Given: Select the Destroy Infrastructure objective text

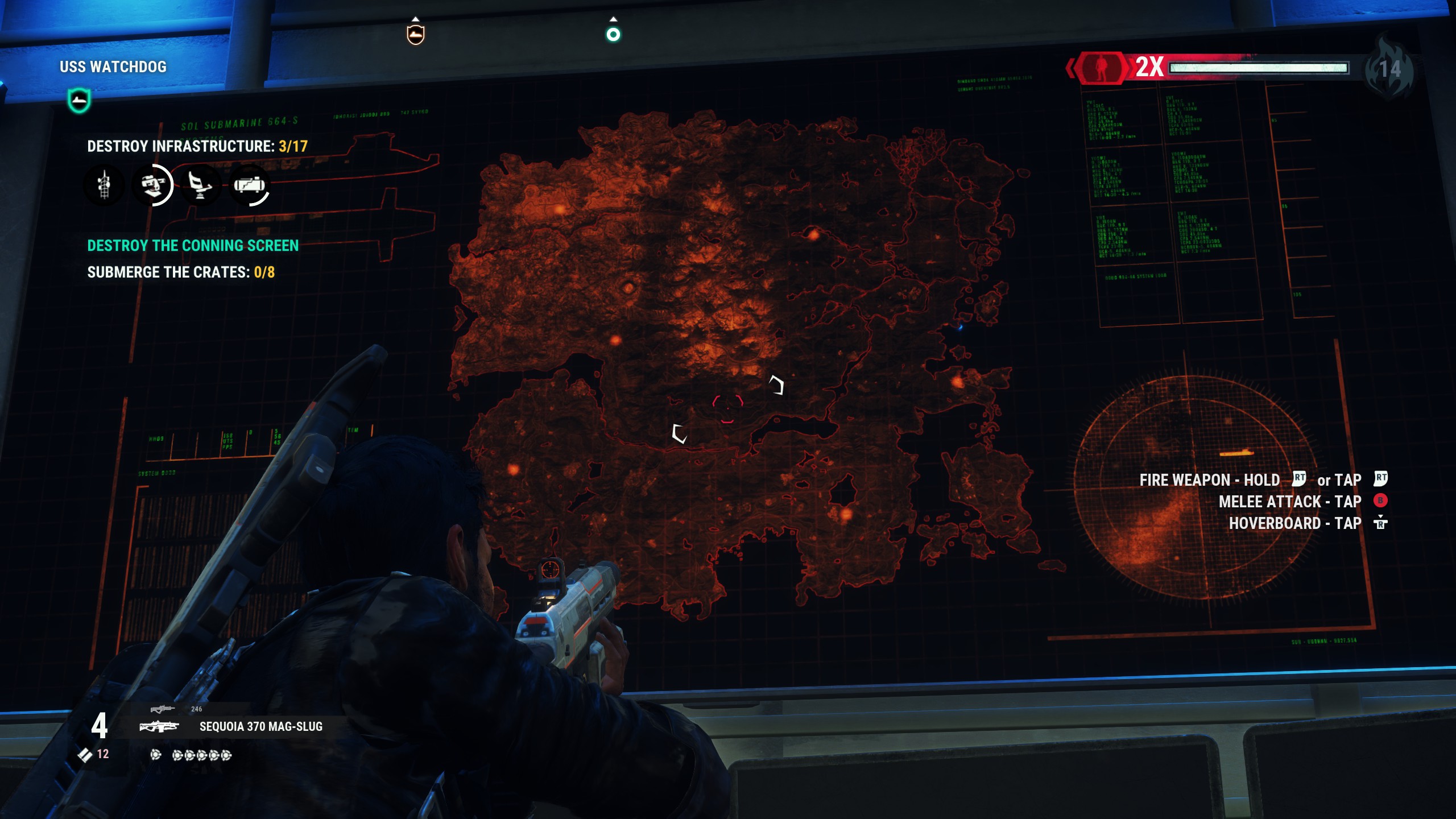Looking at the screenshot, I should (x=197, y=147).
